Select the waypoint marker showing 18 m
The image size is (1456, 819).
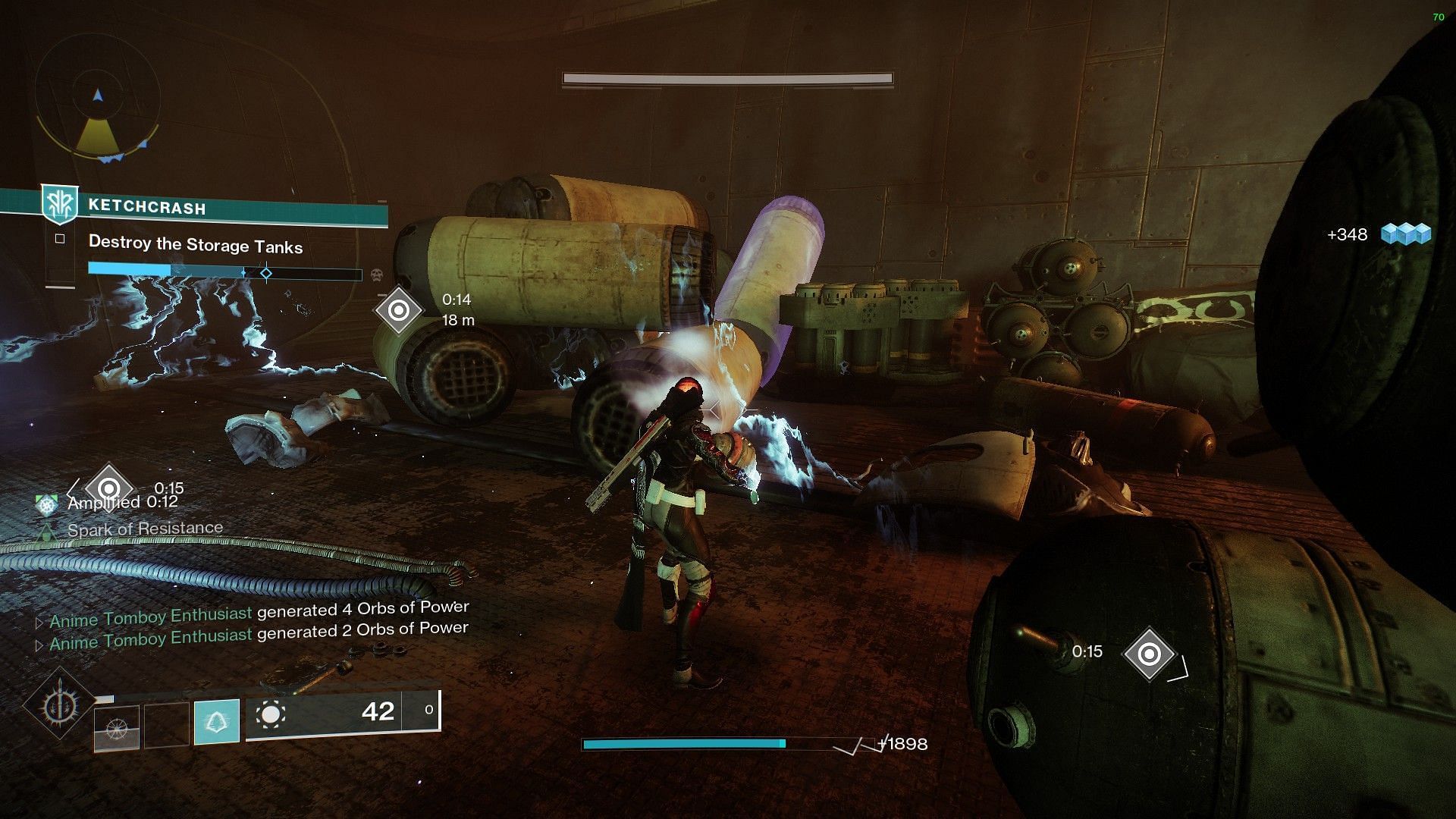399,309
